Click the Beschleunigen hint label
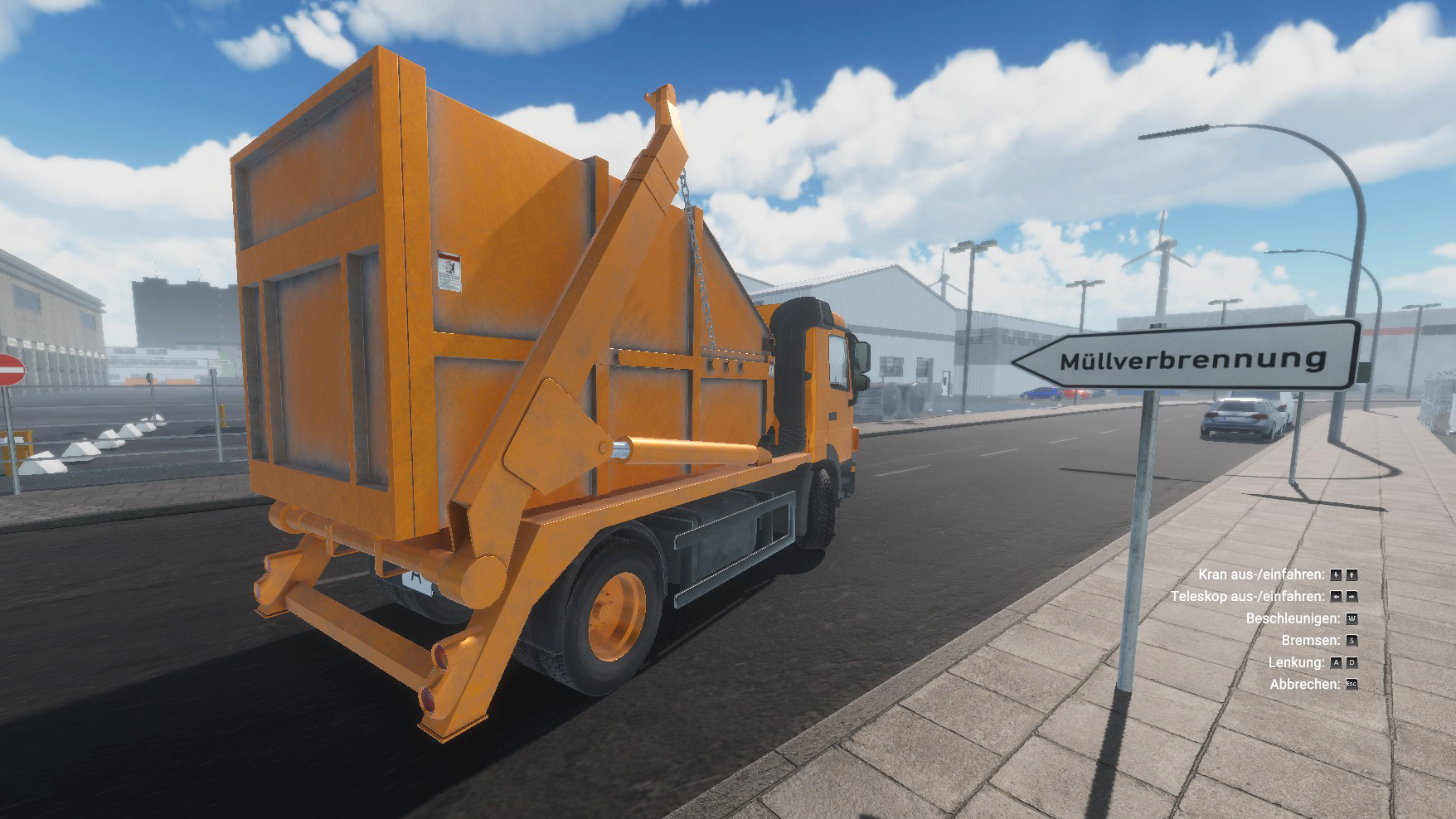The height and width of the screenshot is (819, 1456). 1293,618
